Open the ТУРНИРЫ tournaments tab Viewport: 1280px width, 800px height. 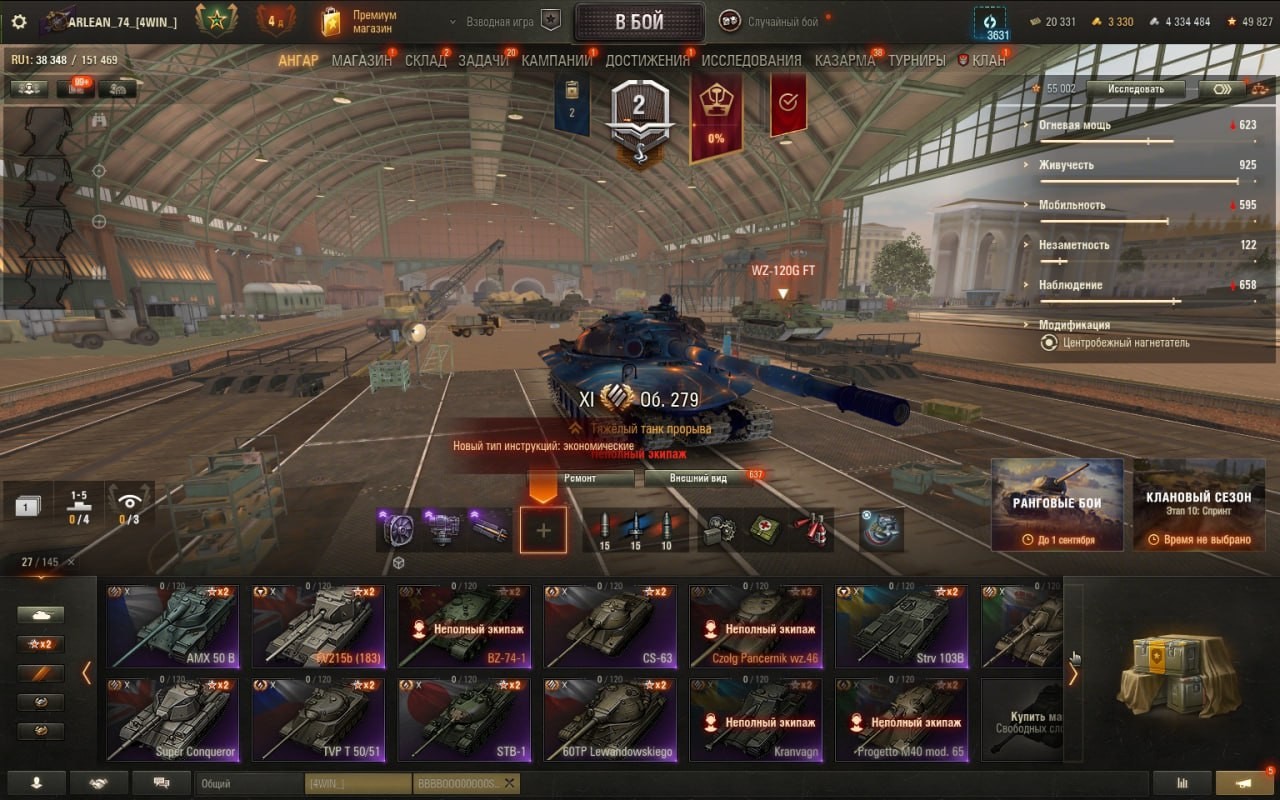coord(916,60)
